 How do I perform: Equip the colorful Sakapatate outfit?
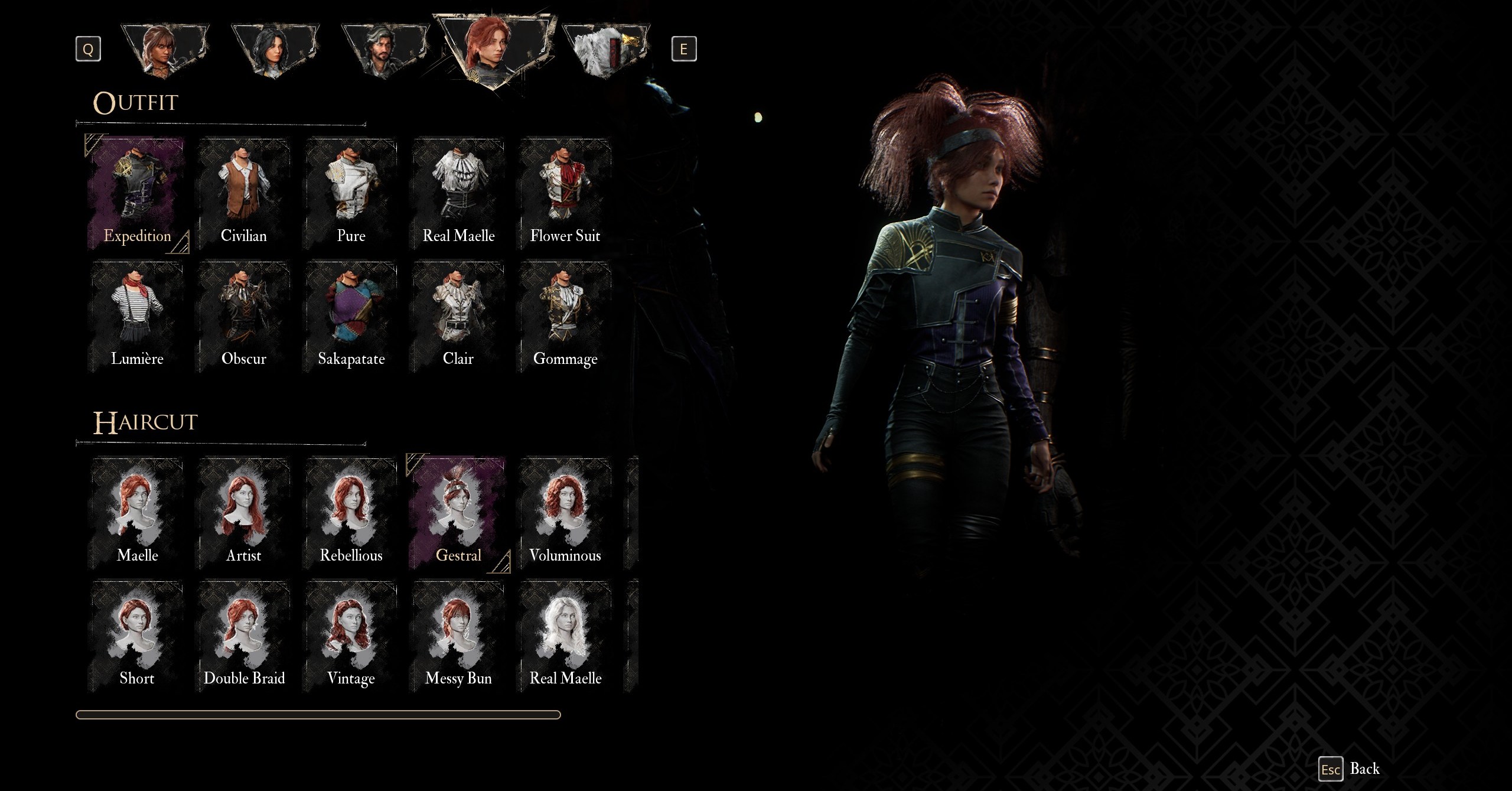click(x=351, y=317)
